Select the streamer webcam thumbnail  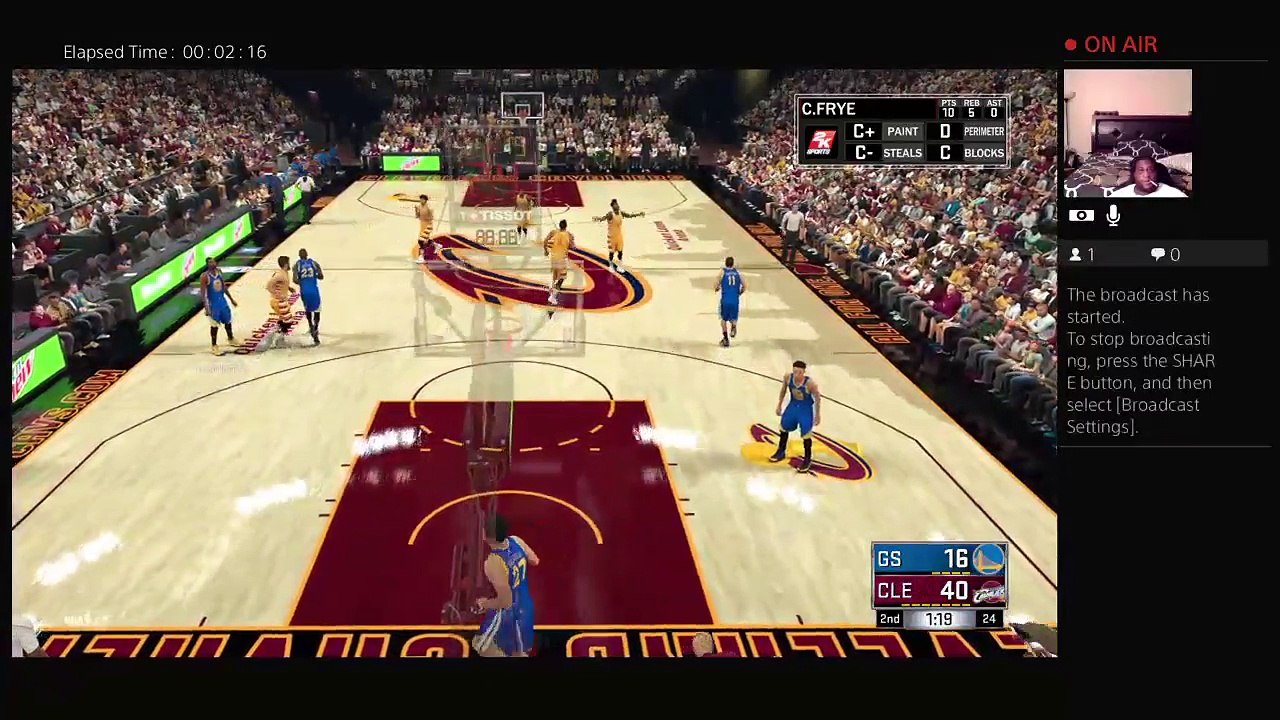[1127, 133]
